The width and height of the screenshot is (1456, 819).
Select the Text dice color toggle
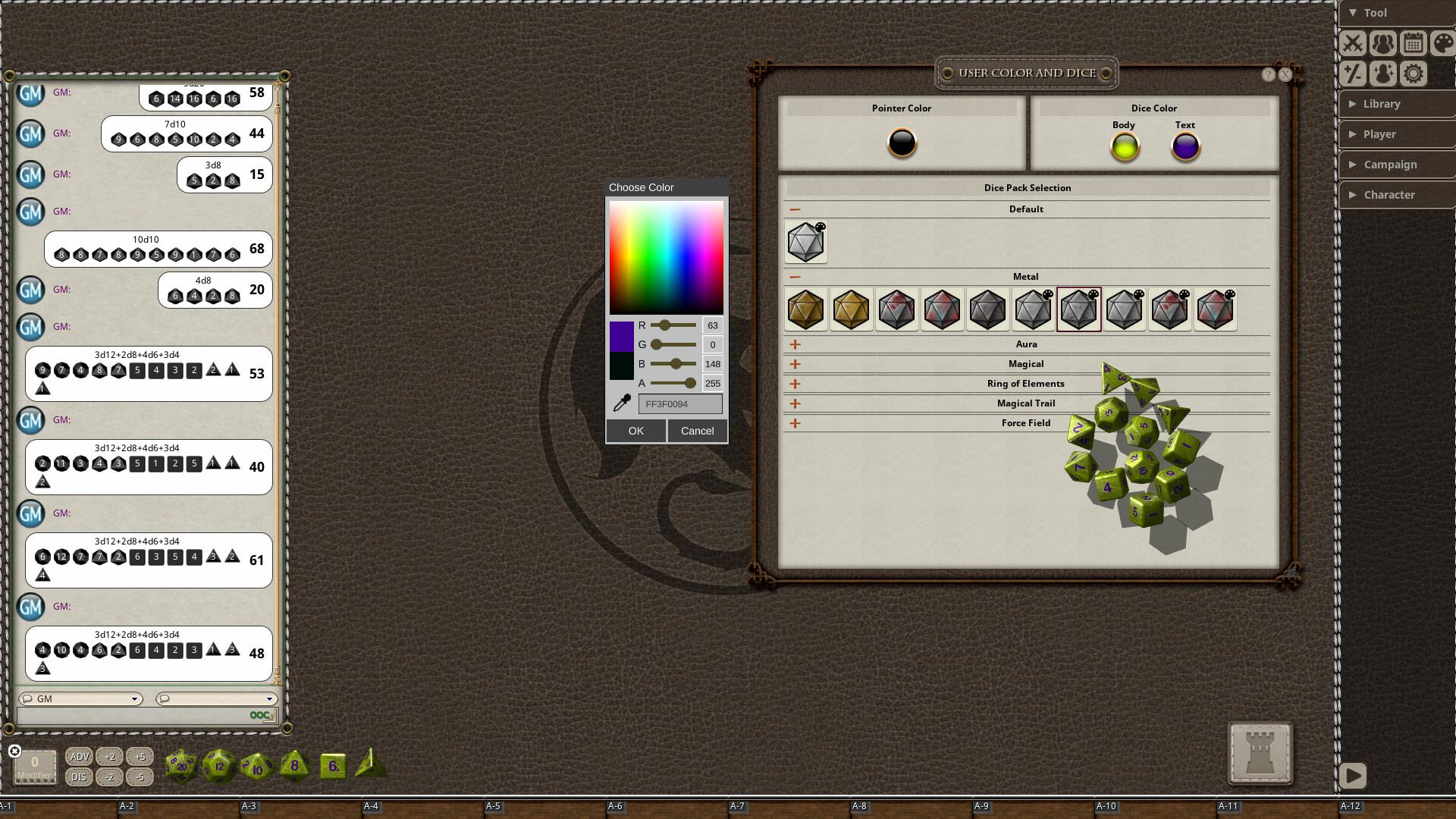[1185, 146]
